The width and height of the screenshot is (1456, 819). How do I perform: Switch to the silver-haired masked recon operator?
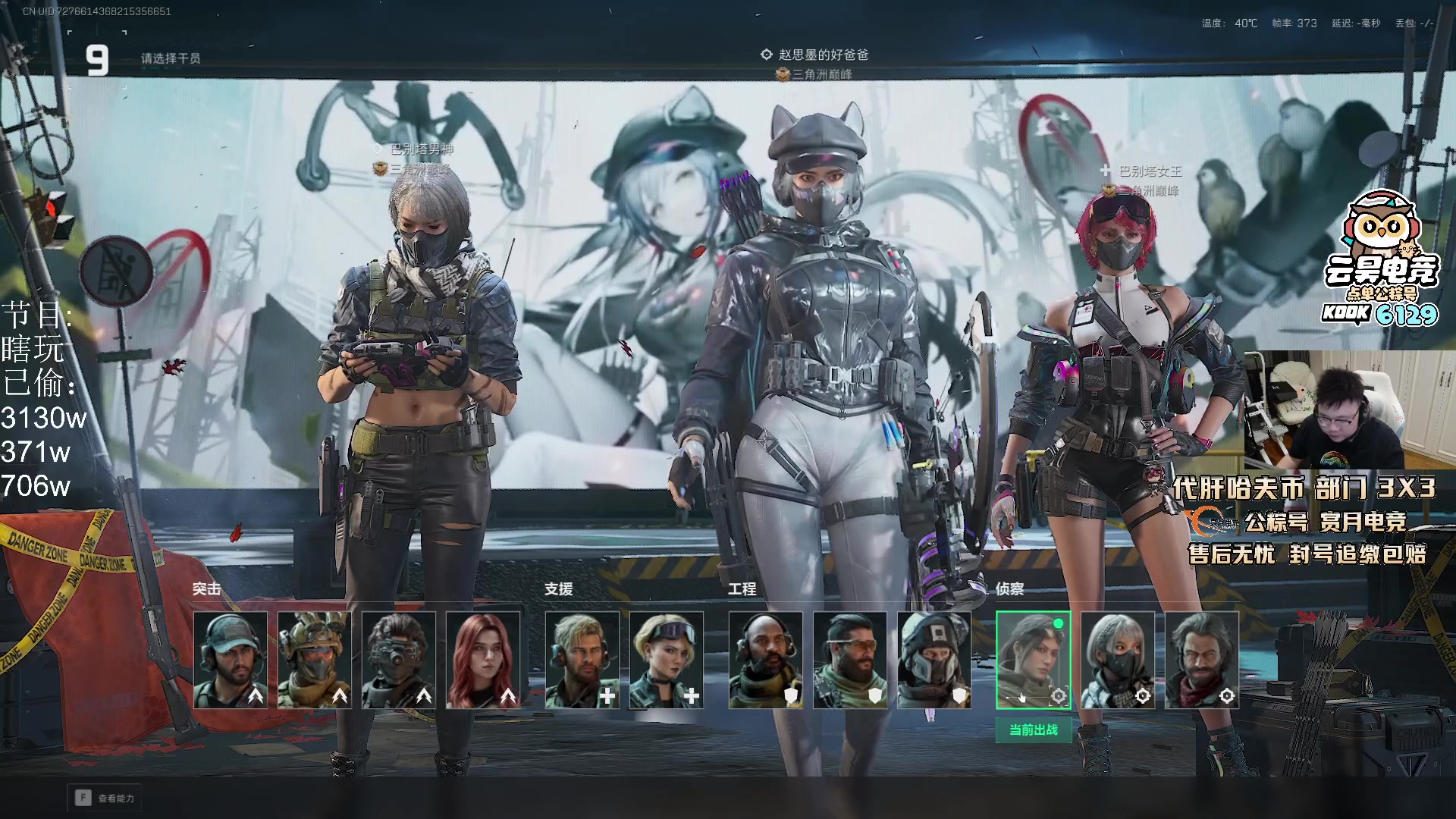click(x=1118, y=660)
